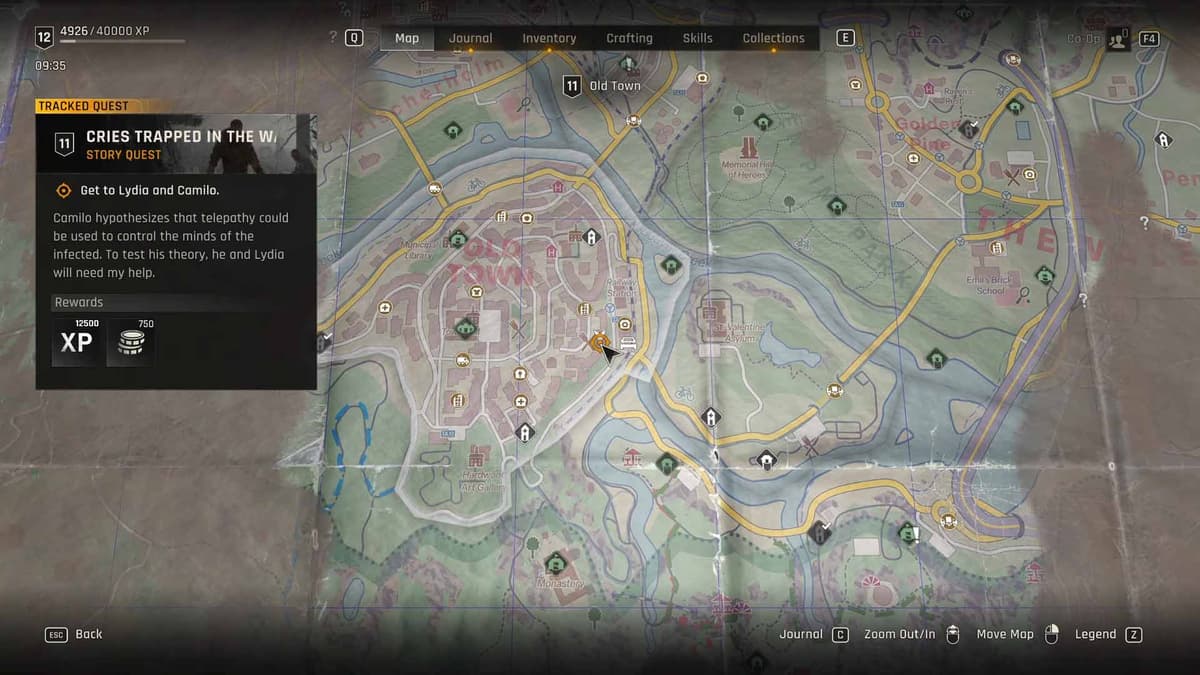
Task: Show the Skills tab
Action: click(x=697, y=38)
